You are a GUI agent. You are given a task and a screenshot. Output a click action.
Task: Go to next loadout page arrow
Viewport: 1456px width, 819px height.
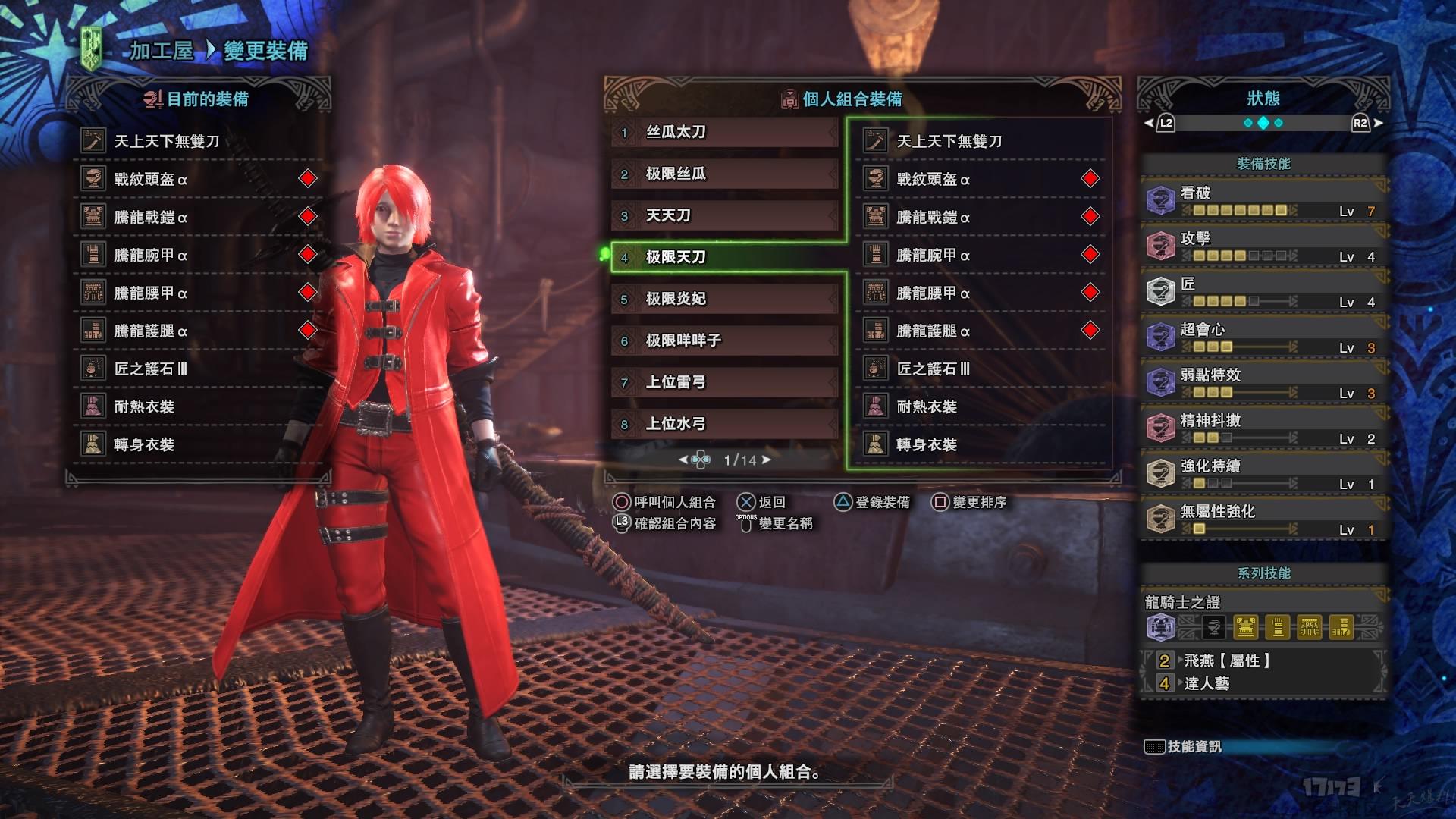point(767,460)
